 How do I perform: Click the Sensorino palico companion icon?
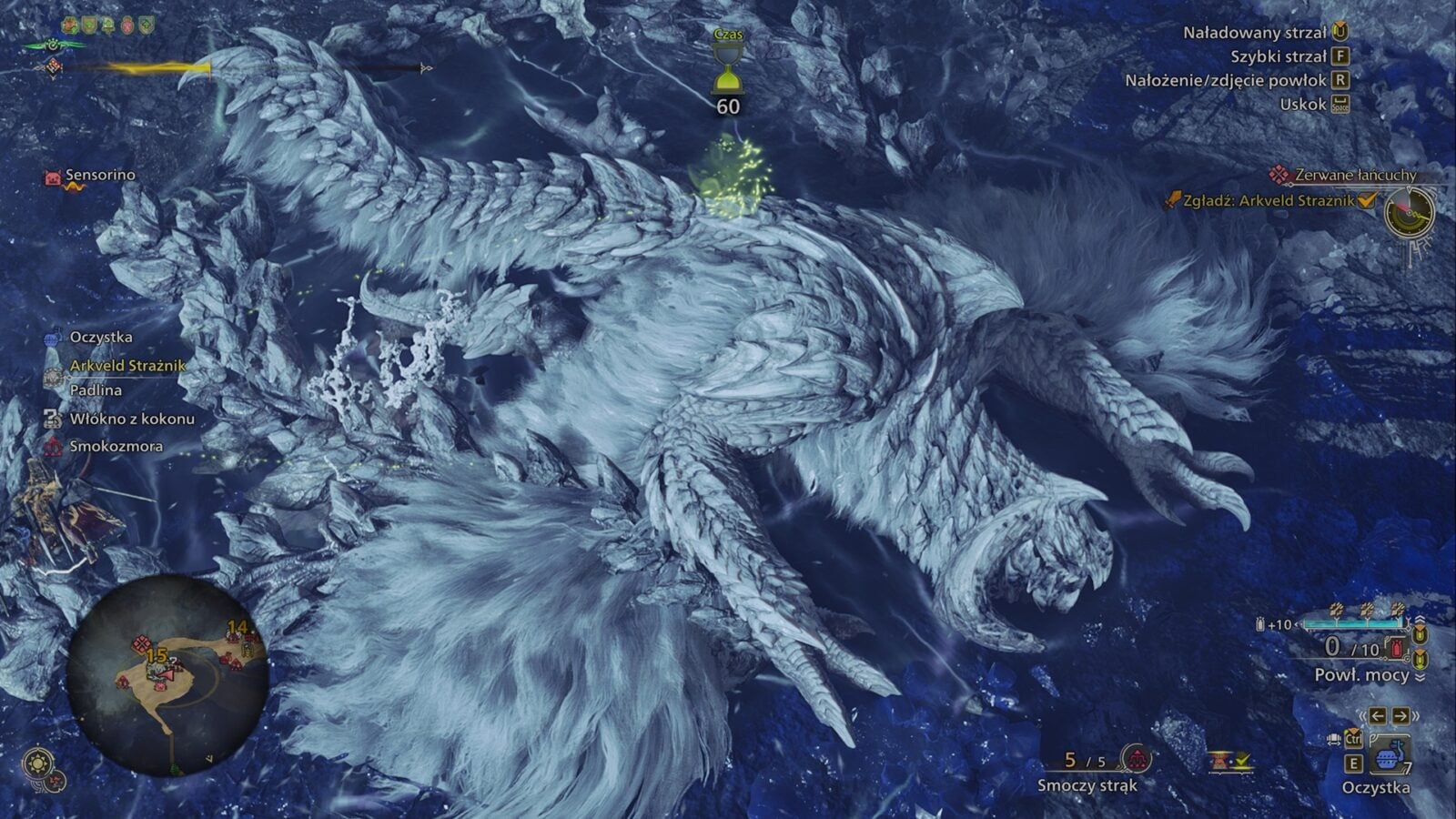(x=53, y=177)
